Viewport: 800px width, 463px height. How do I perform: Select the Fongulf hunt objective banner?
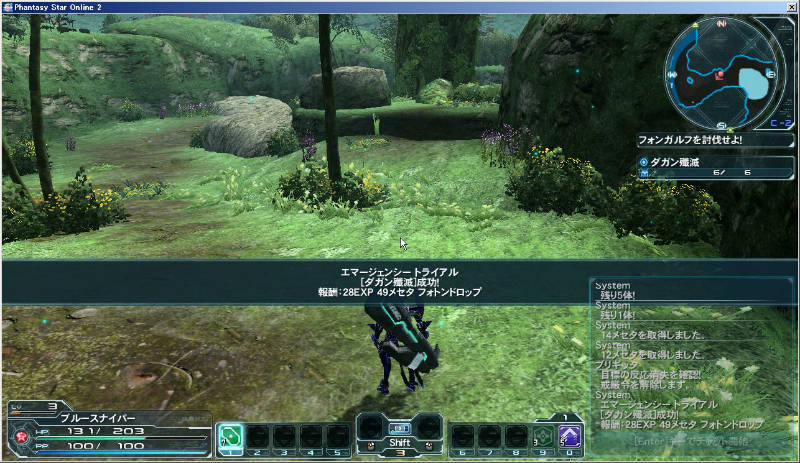coord(715,140)
